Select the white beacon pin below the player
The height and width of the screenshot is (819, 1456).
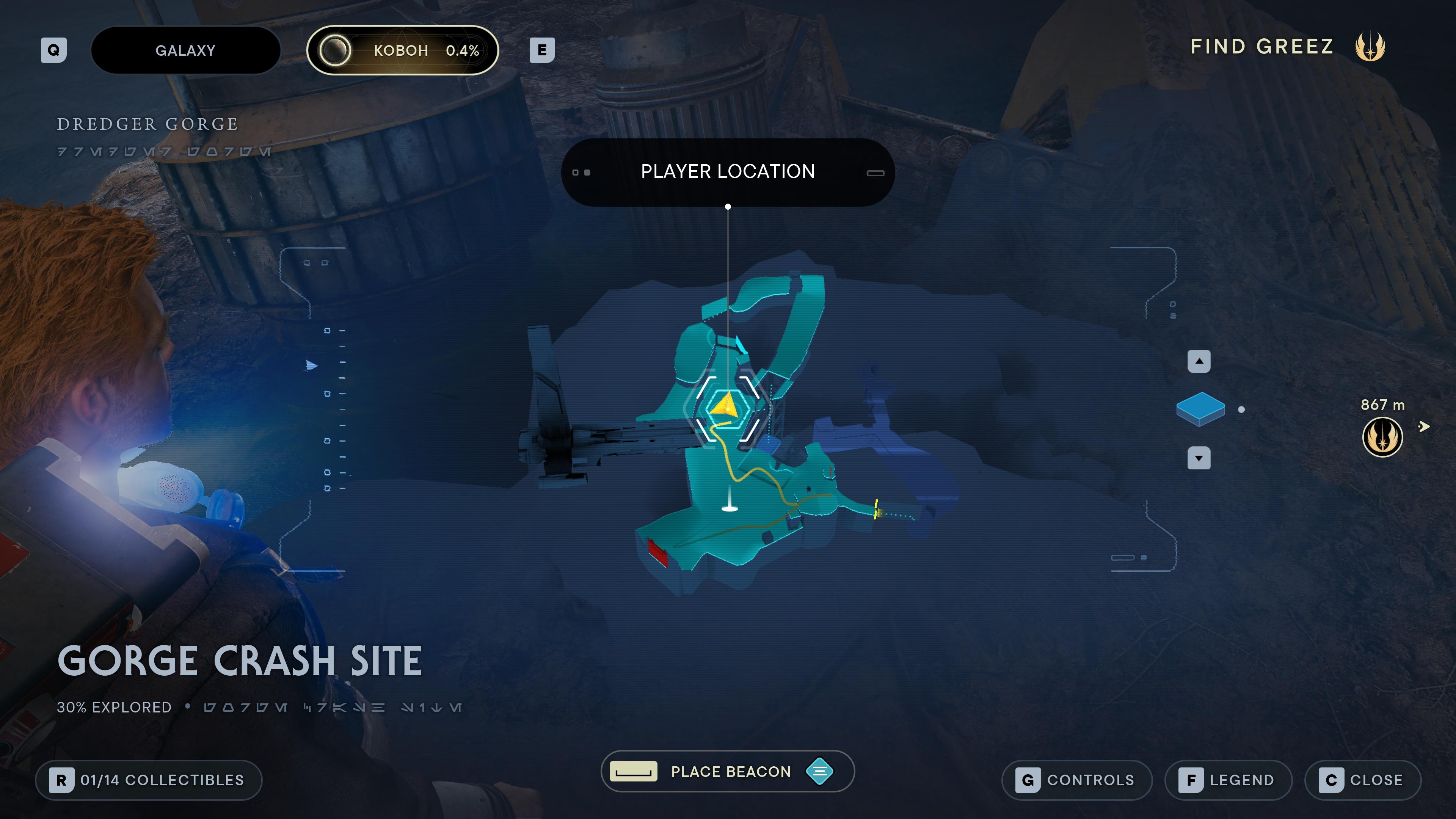730,508
